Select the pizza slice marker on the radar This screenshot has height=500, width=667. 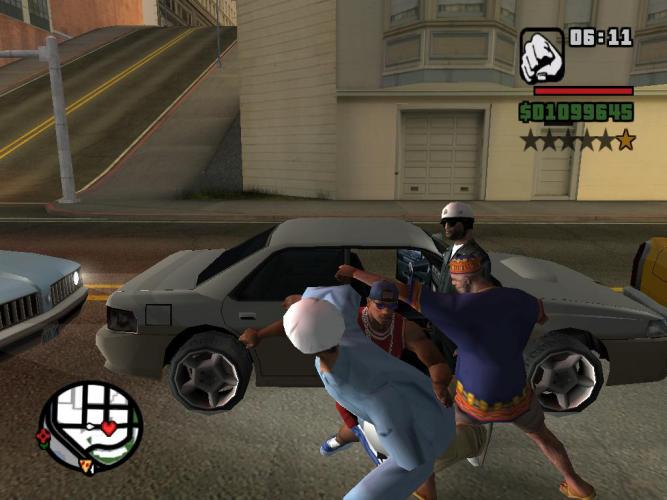(x=87, y=465)
